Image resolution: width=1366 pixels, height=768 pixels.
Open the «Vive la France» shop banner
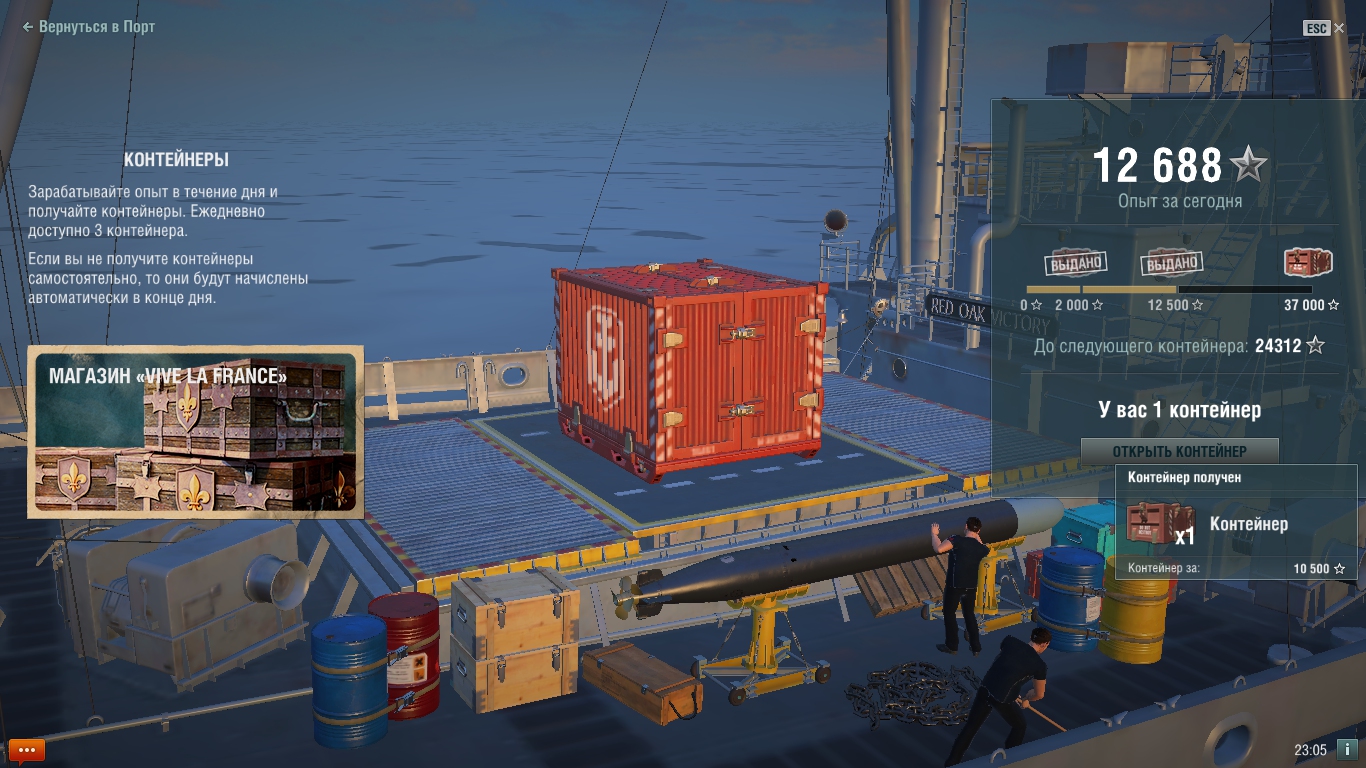pos(196,432)
